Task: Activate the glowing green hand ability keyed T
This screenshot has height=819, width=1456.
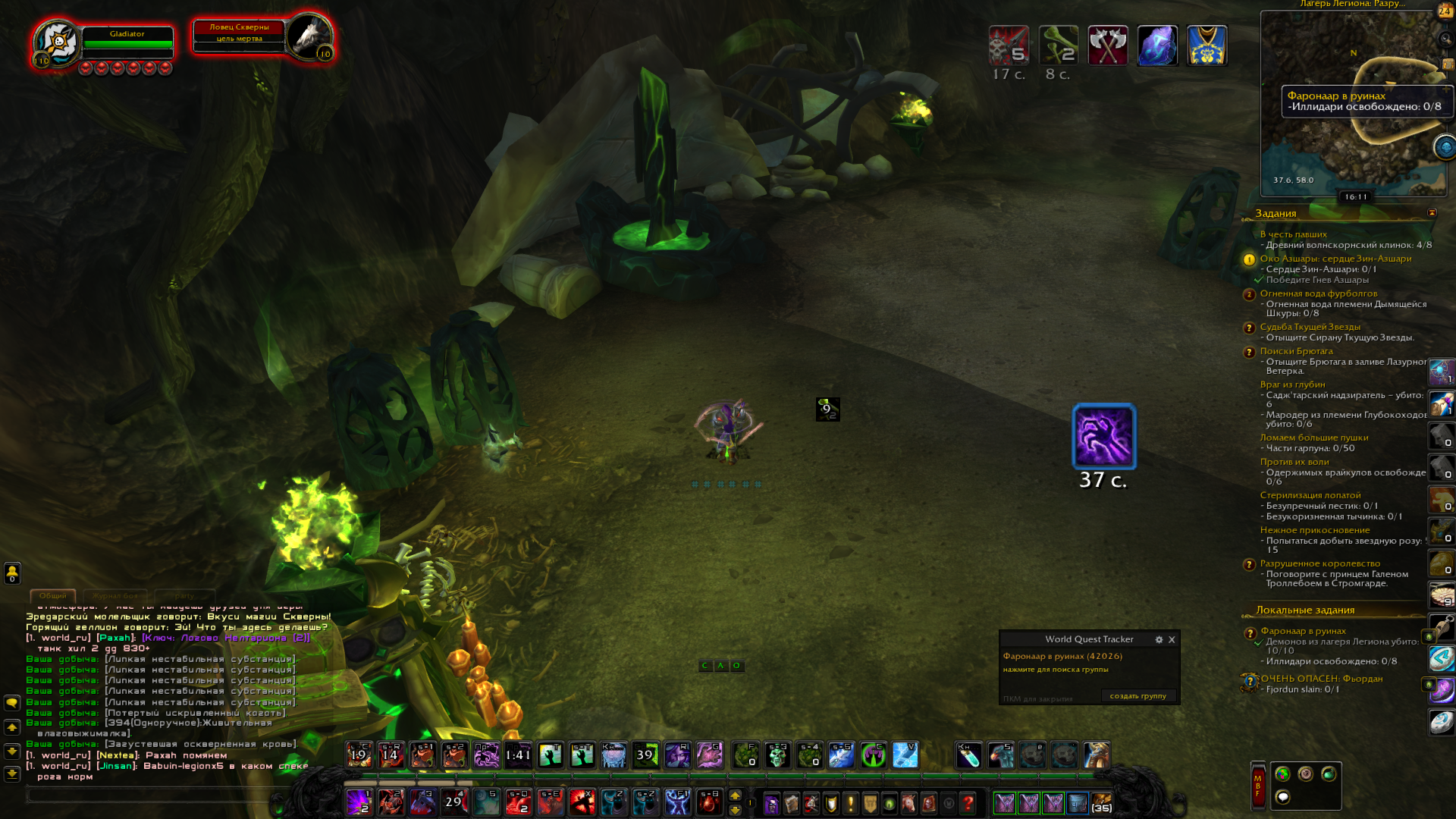Action: click(x=551, y=755)
